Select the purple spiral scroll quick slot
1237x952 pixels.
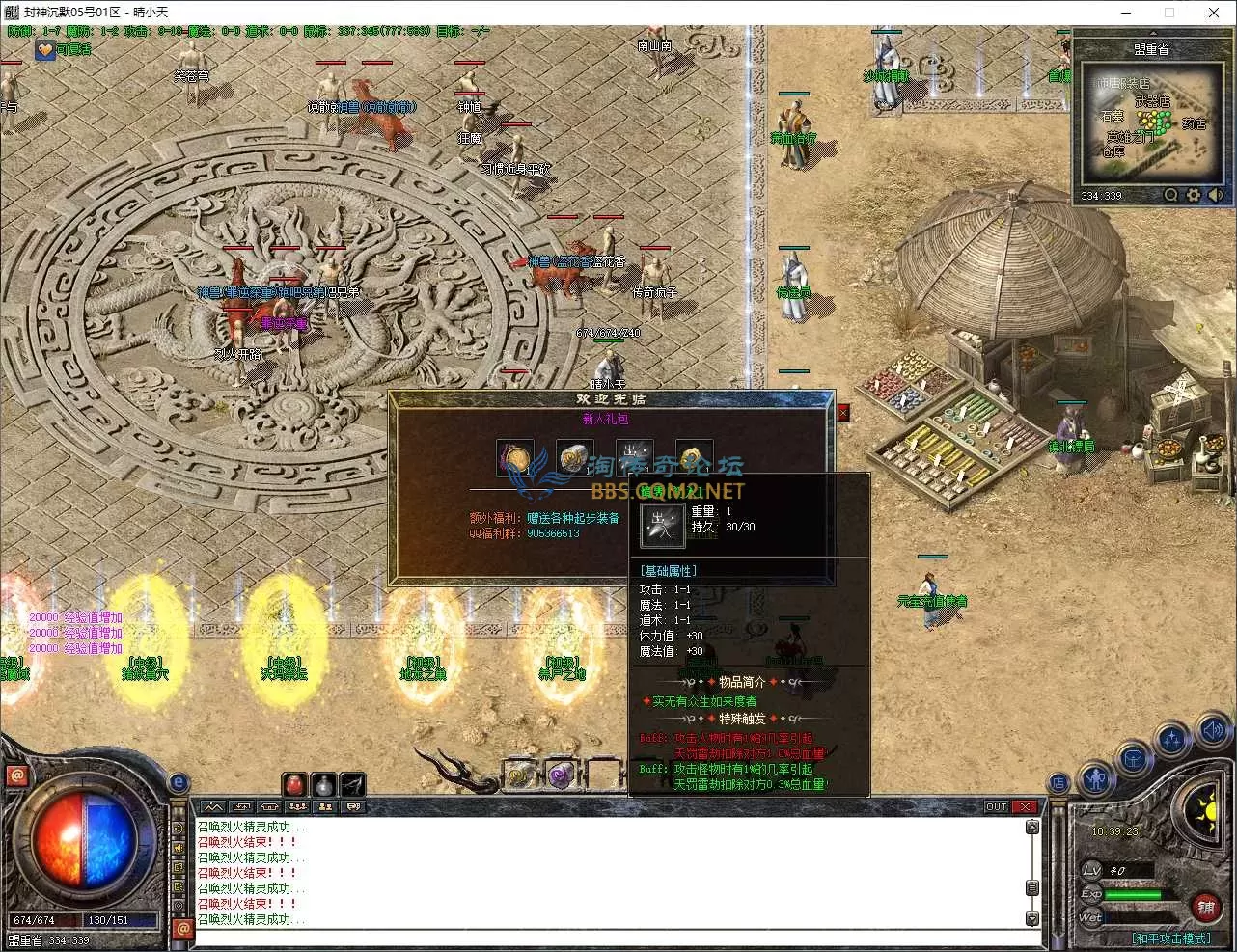coord(561,775)
